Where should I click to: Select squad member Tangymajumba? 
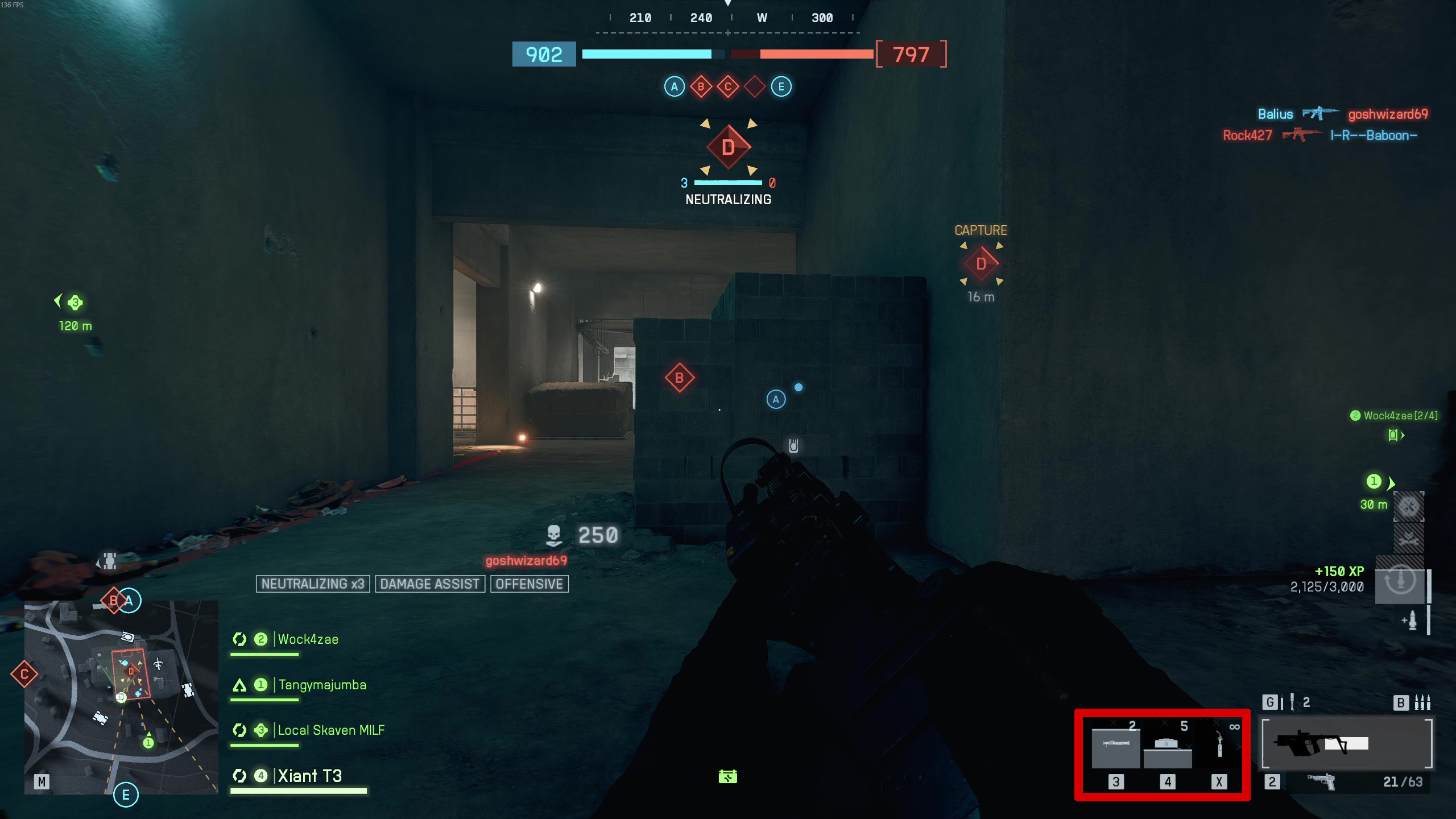(x=322, y=685)
